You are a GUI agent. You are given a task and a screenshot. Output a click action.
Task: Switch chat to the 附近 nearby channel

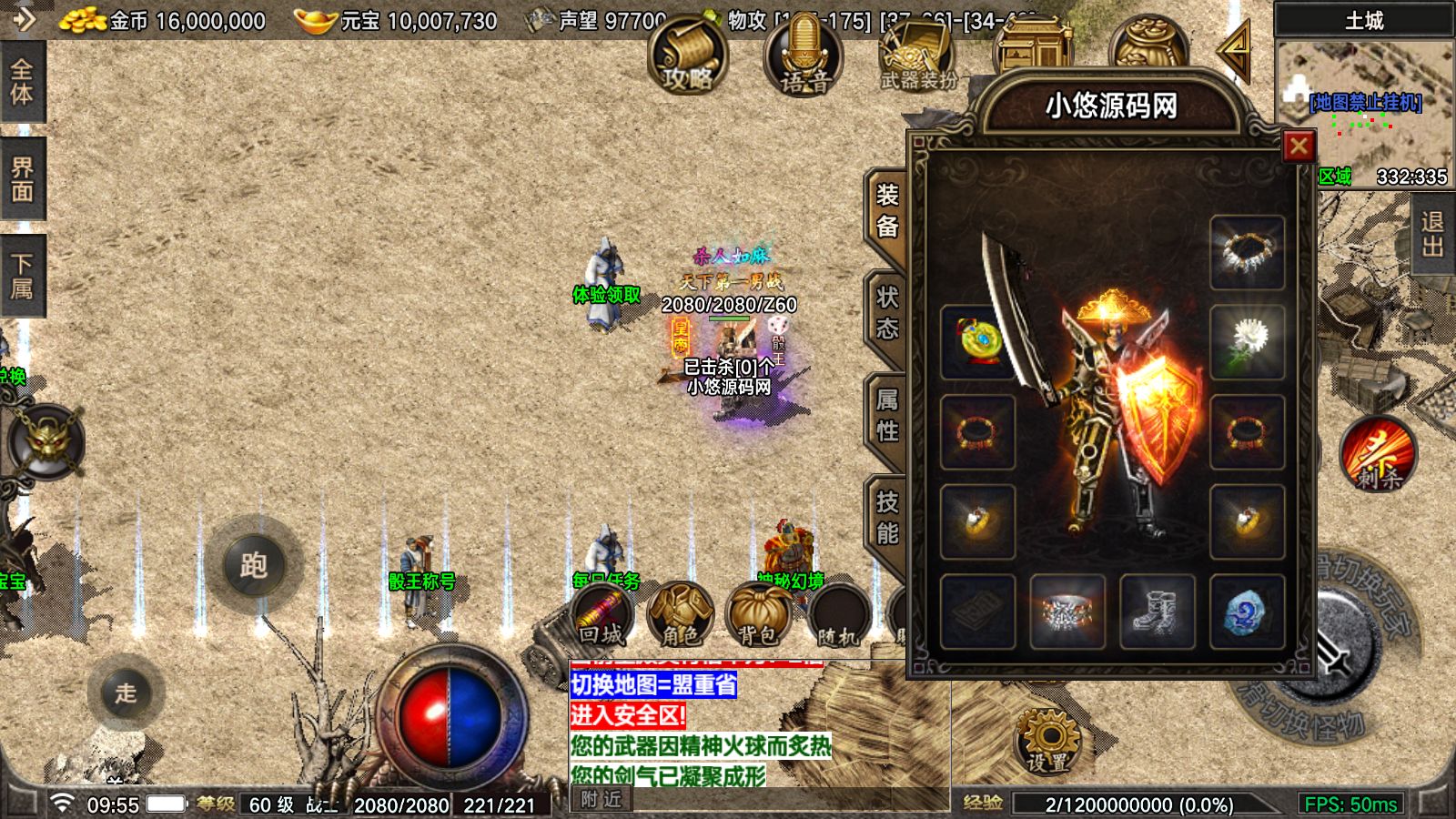point(601,799)
